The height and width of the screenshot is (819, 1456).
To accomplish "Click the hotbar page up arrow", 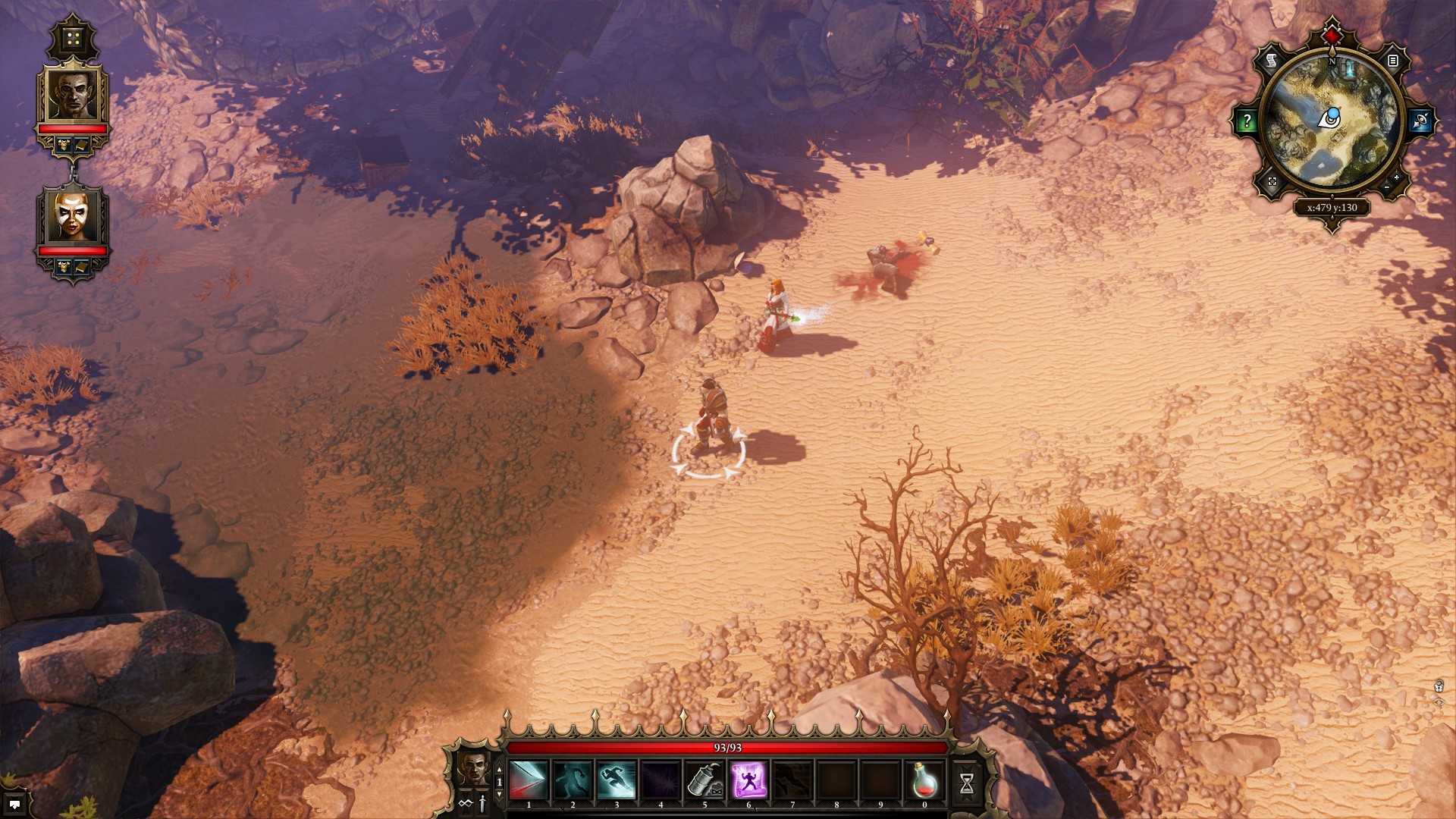I will [499, 770].
